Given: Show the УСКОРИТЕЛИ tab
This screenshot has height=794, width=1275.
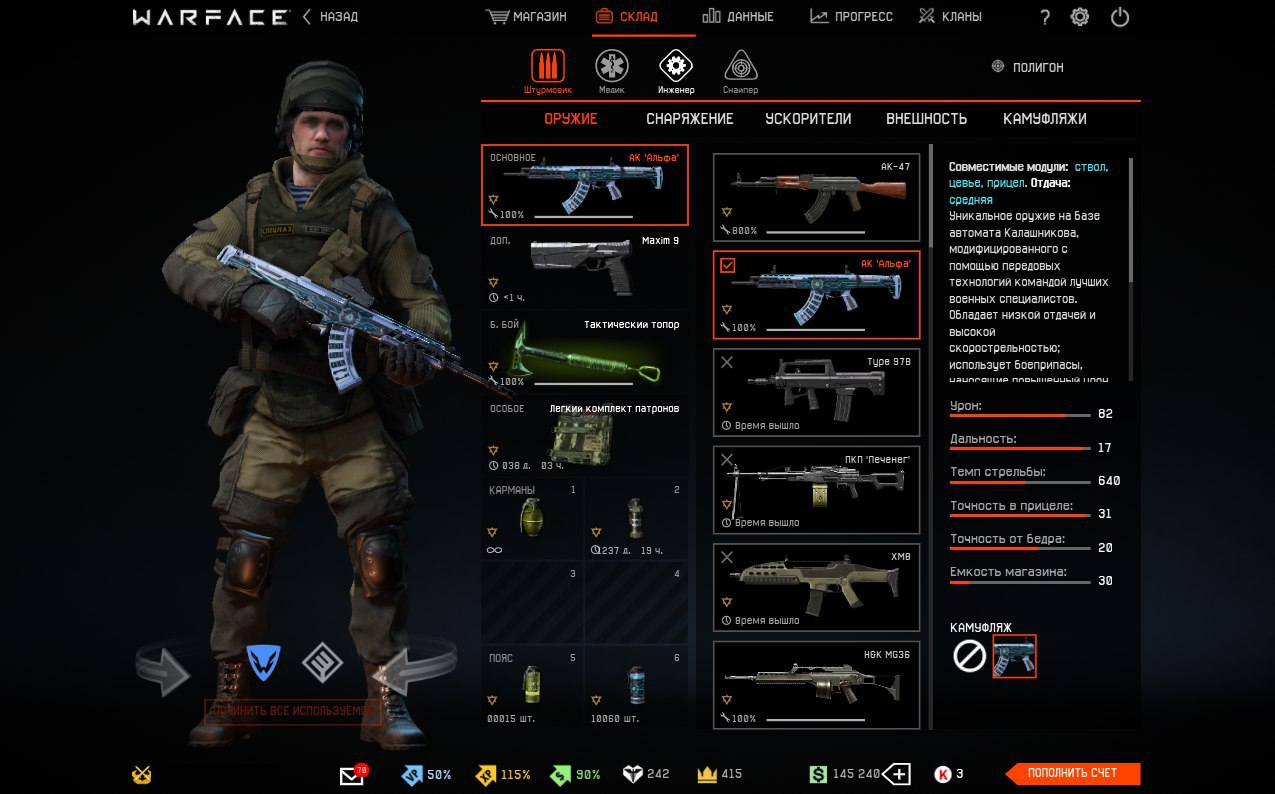Looking at the screenshot, I should (808, 119).
